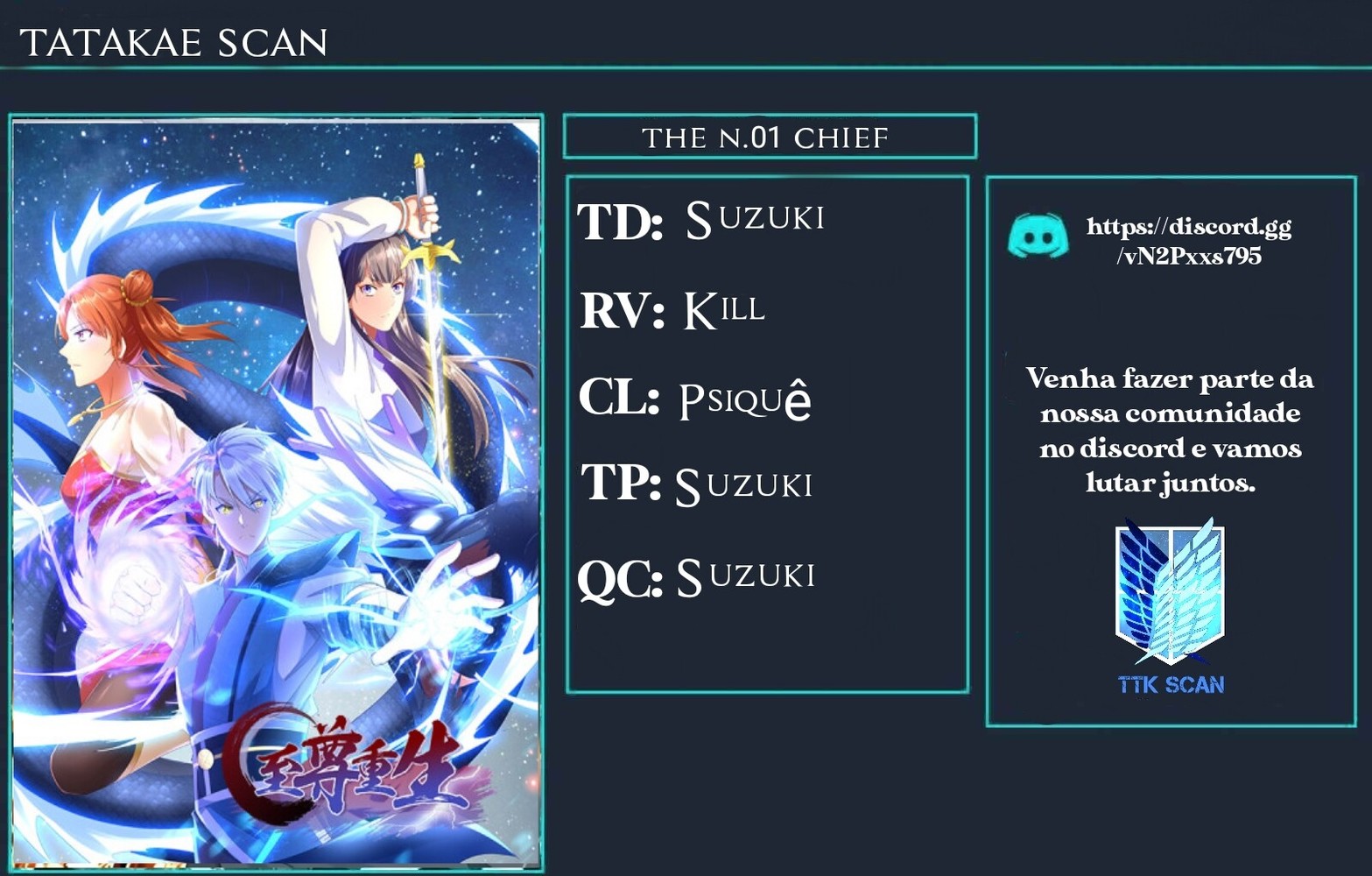Select the manga cover art thumbnail
Screen dimensions: 1372x876
pos(276,492)
